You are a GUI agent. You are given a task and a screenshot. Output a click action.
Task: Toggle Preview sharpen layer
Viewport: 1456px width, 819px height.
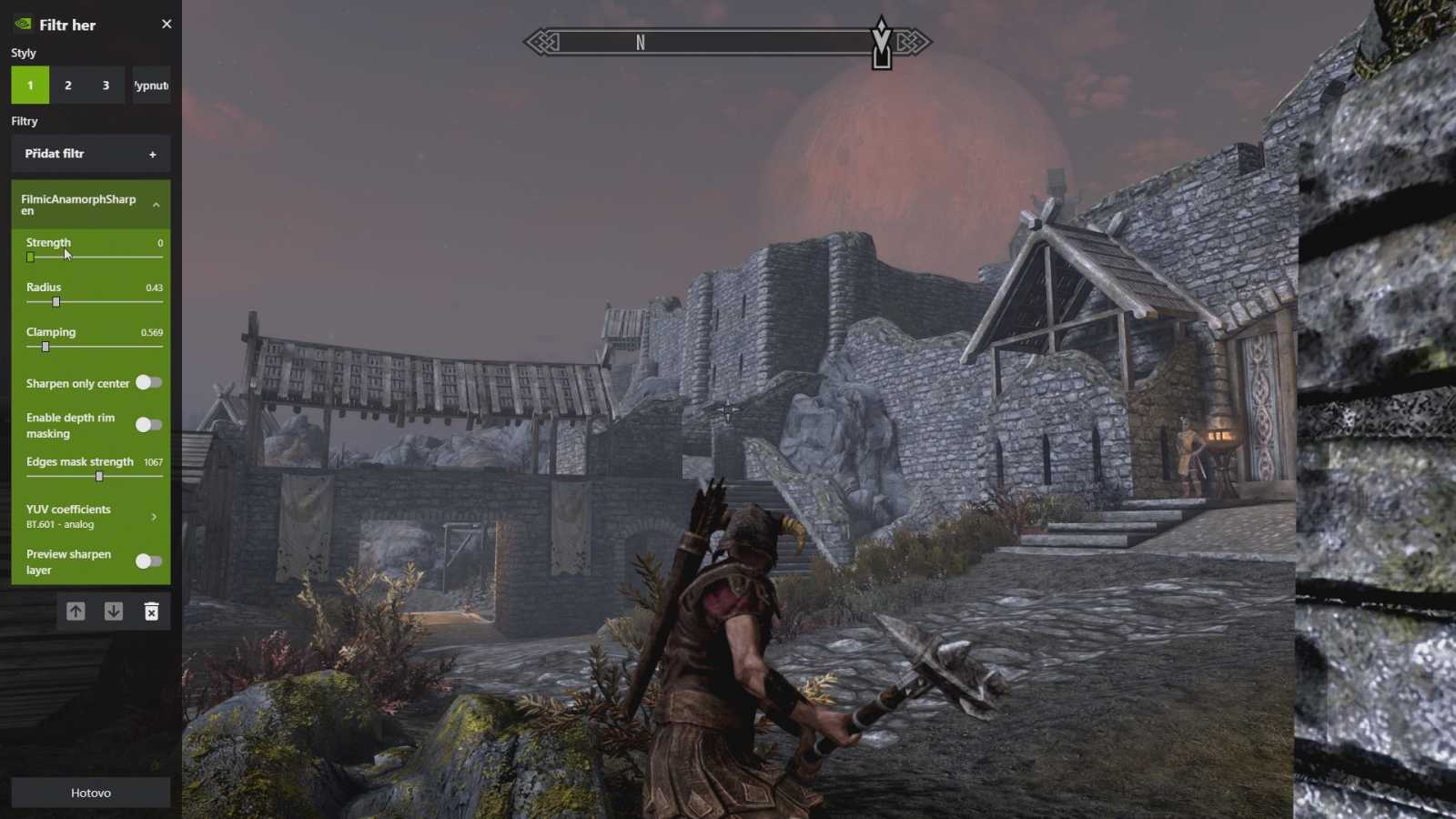tap(148, 561)
